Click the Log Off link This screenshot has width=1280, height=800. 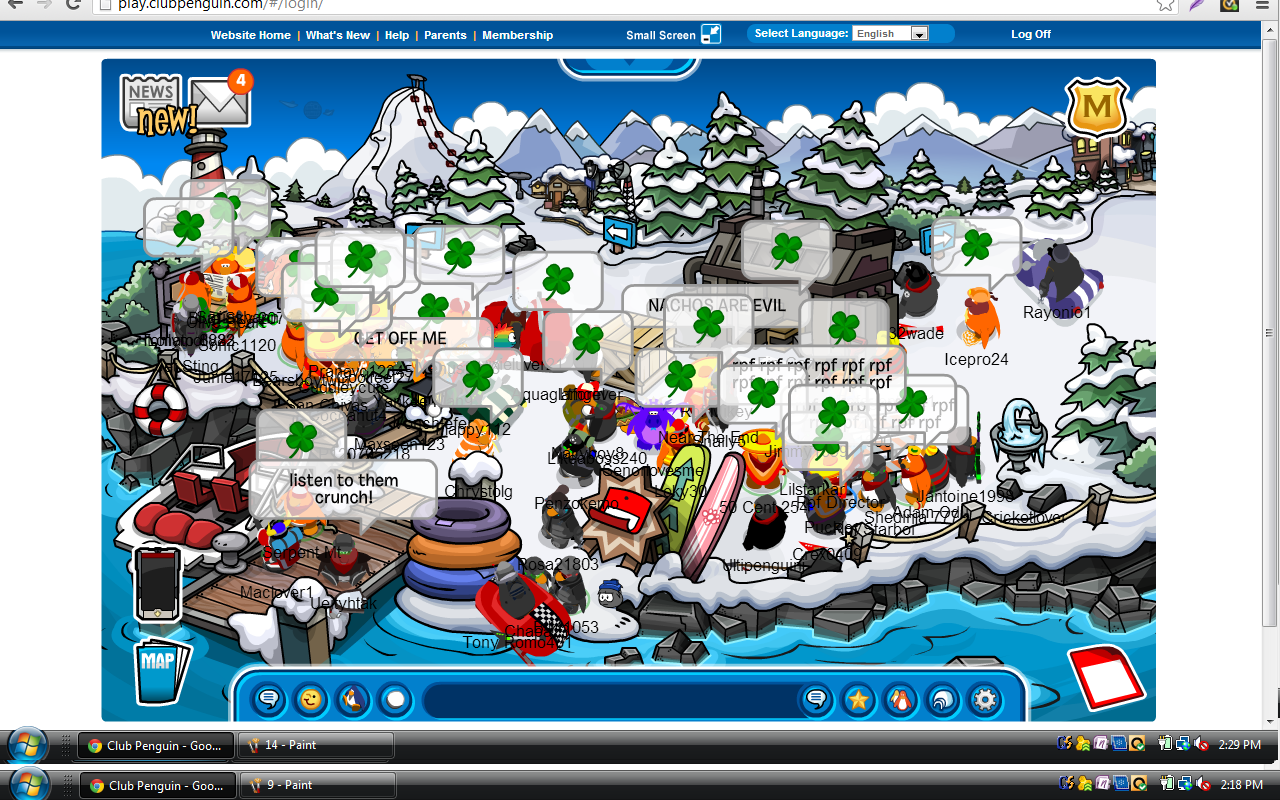click(x=1030, y=34)
